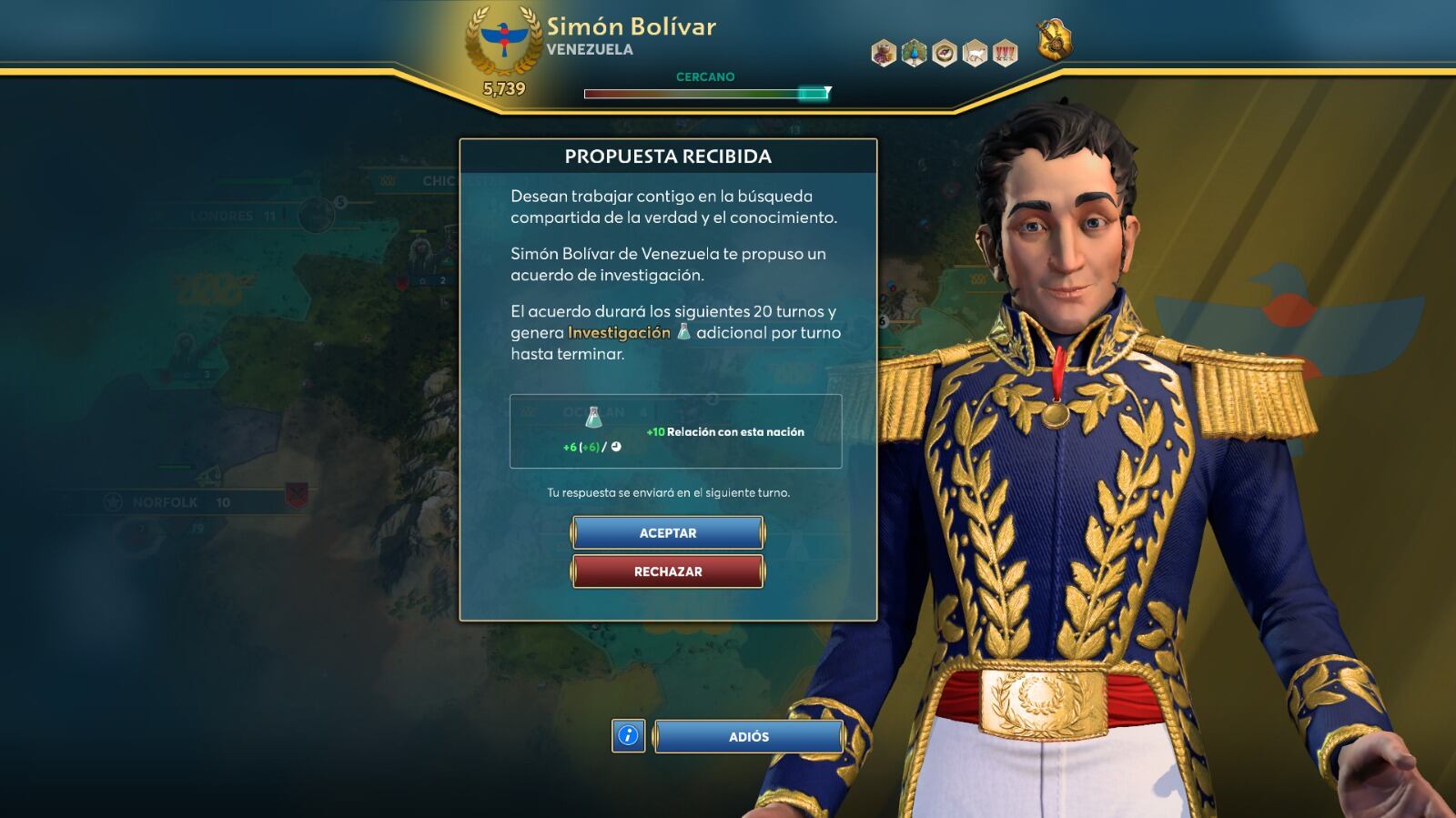Image resolution: width=1456 pixels, height=818 pixels.
Task: Select the white llama hexagon icon
Action: (x=975, y=54)
